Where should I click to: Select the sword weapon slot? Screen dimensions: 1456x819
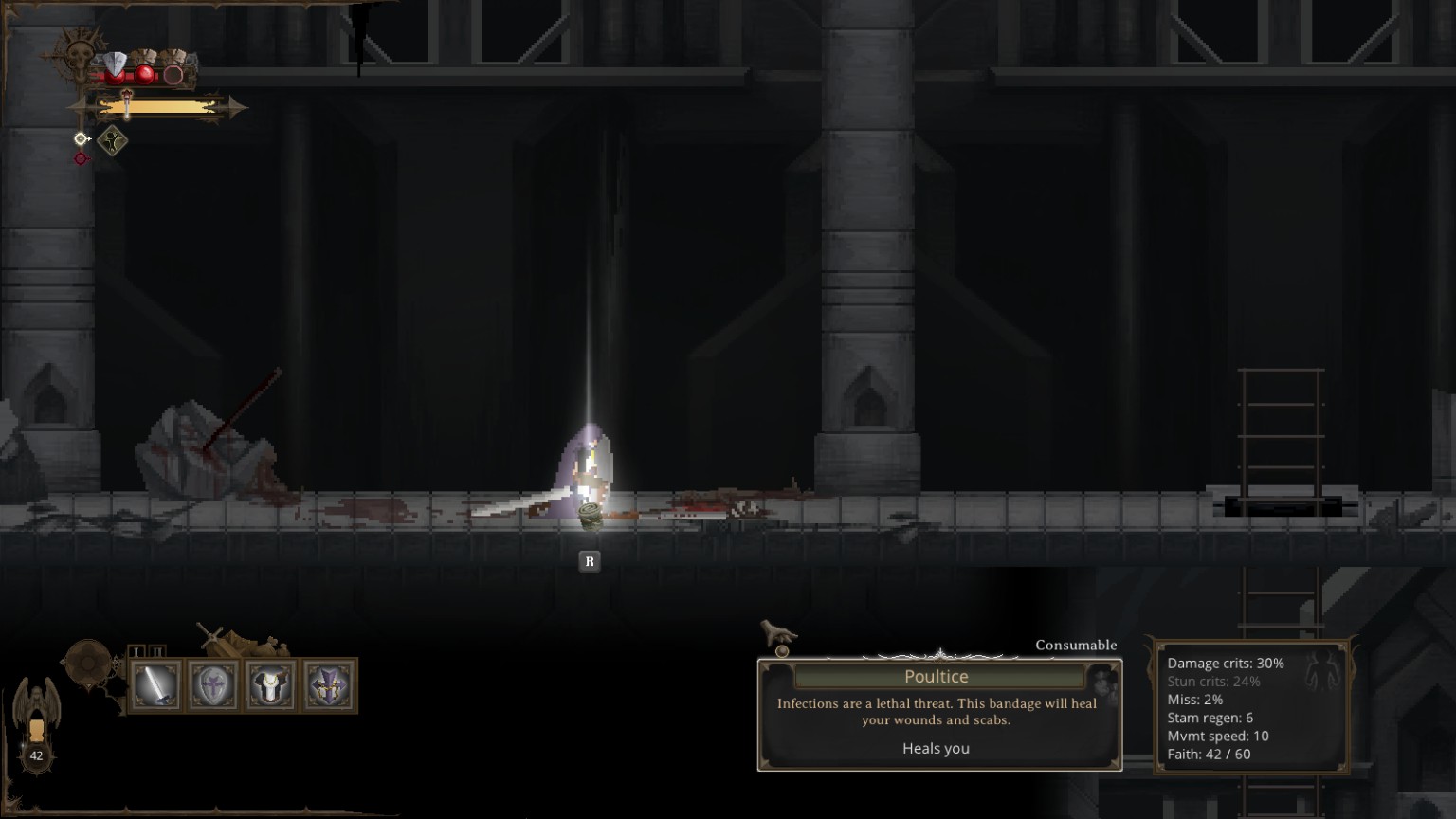[x=156, y=685]
